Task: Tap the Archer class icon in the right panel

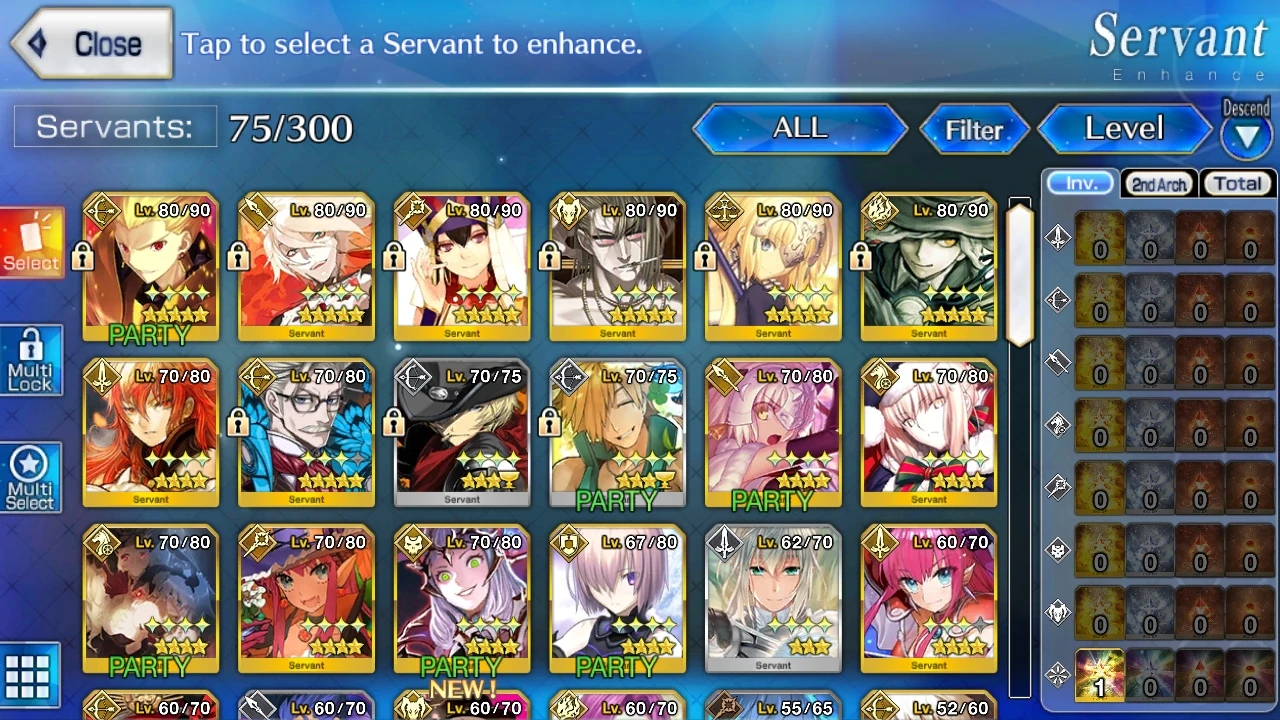Action: pyautogui.click(x=1057, y=300)
